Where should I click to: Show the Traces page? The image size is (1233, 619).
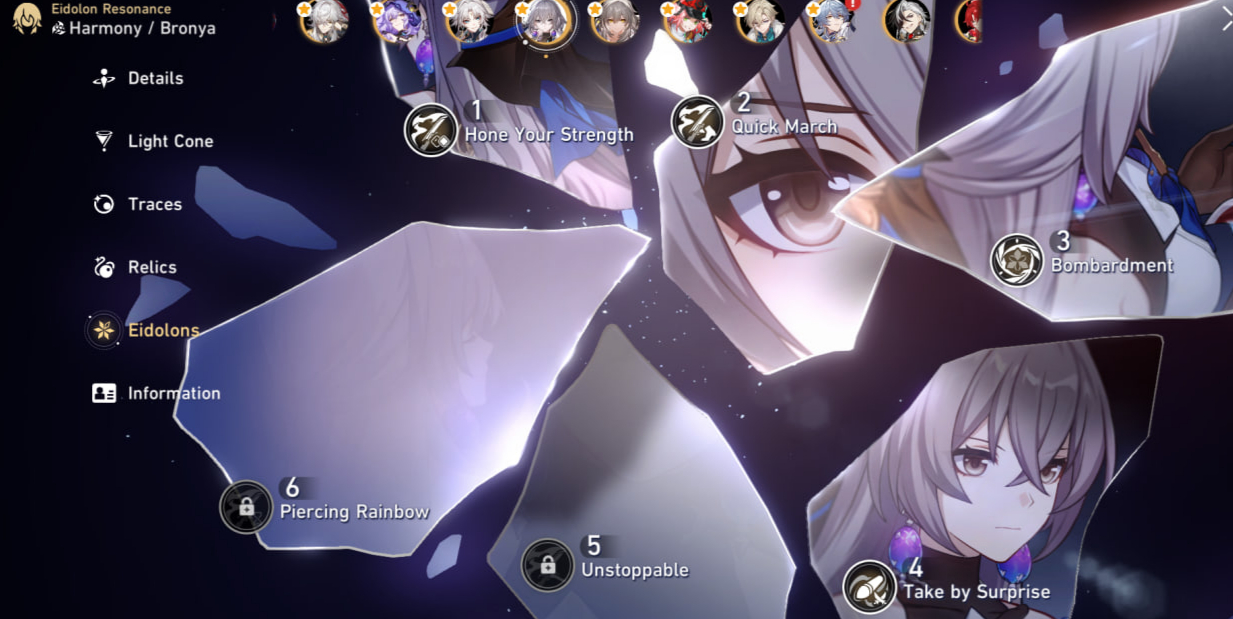point(153,204)
